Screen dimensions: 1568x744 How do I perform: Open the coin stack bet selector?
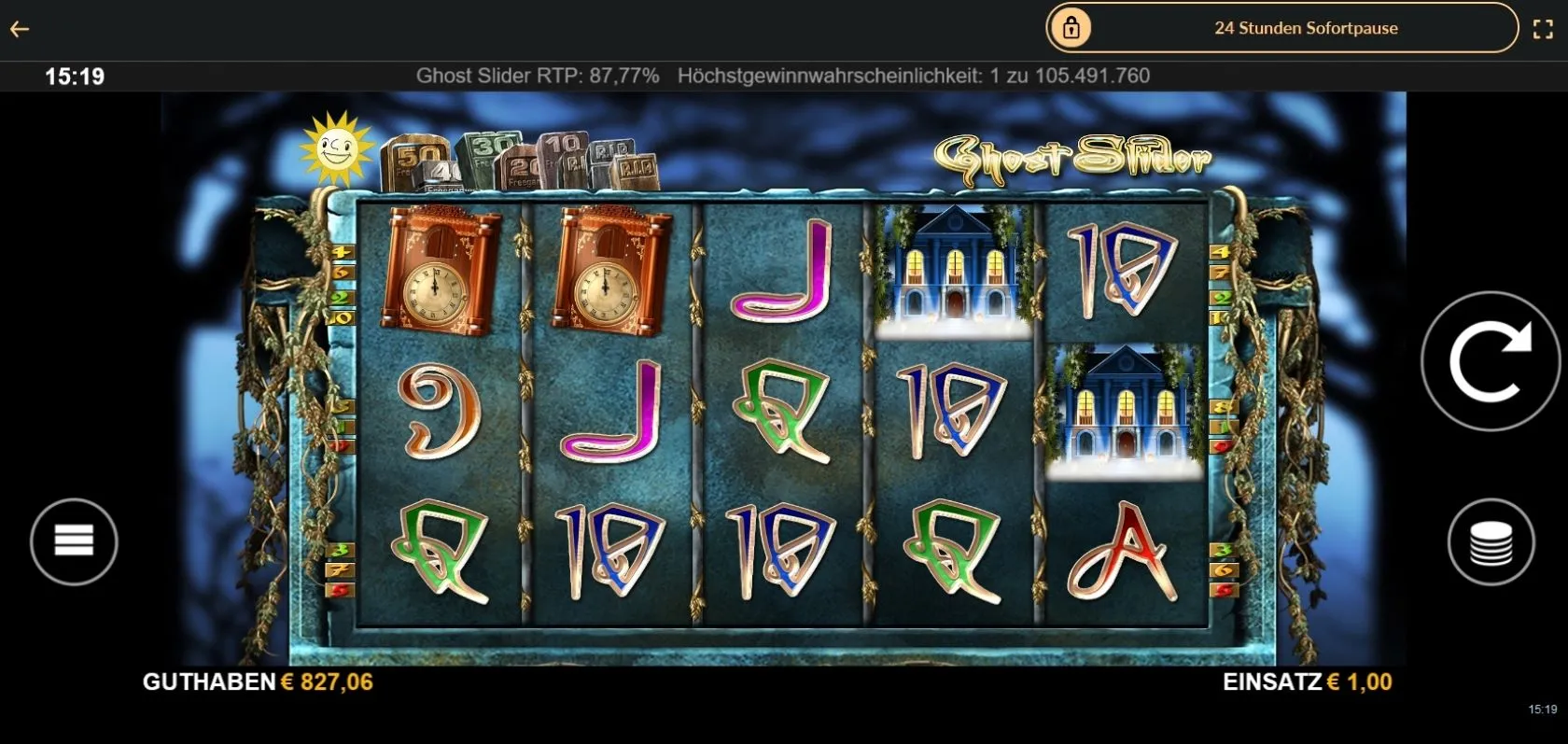(1491, 542)
